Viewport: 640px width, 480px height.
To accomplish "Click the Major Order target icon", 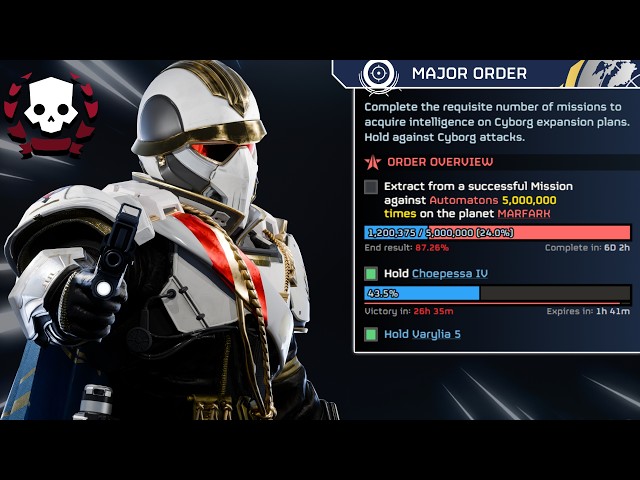I will coord(378,73).
